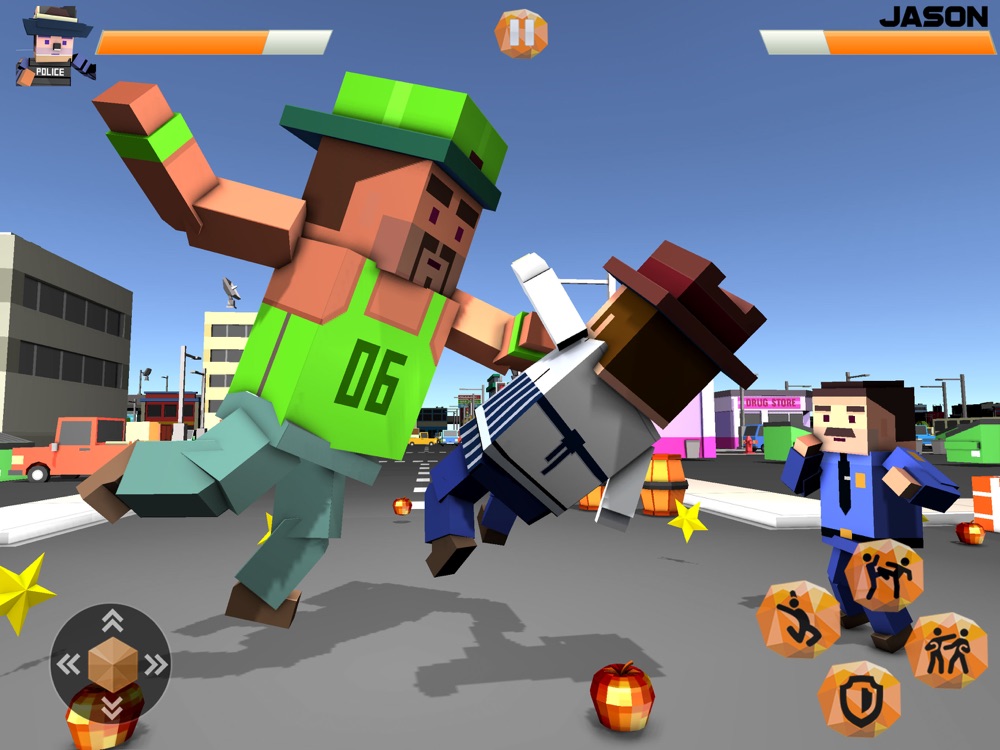Tap the joystick's up double-arrow
Image resolution: width=1000 pixels, height=750 pixels.
[112, 621]
